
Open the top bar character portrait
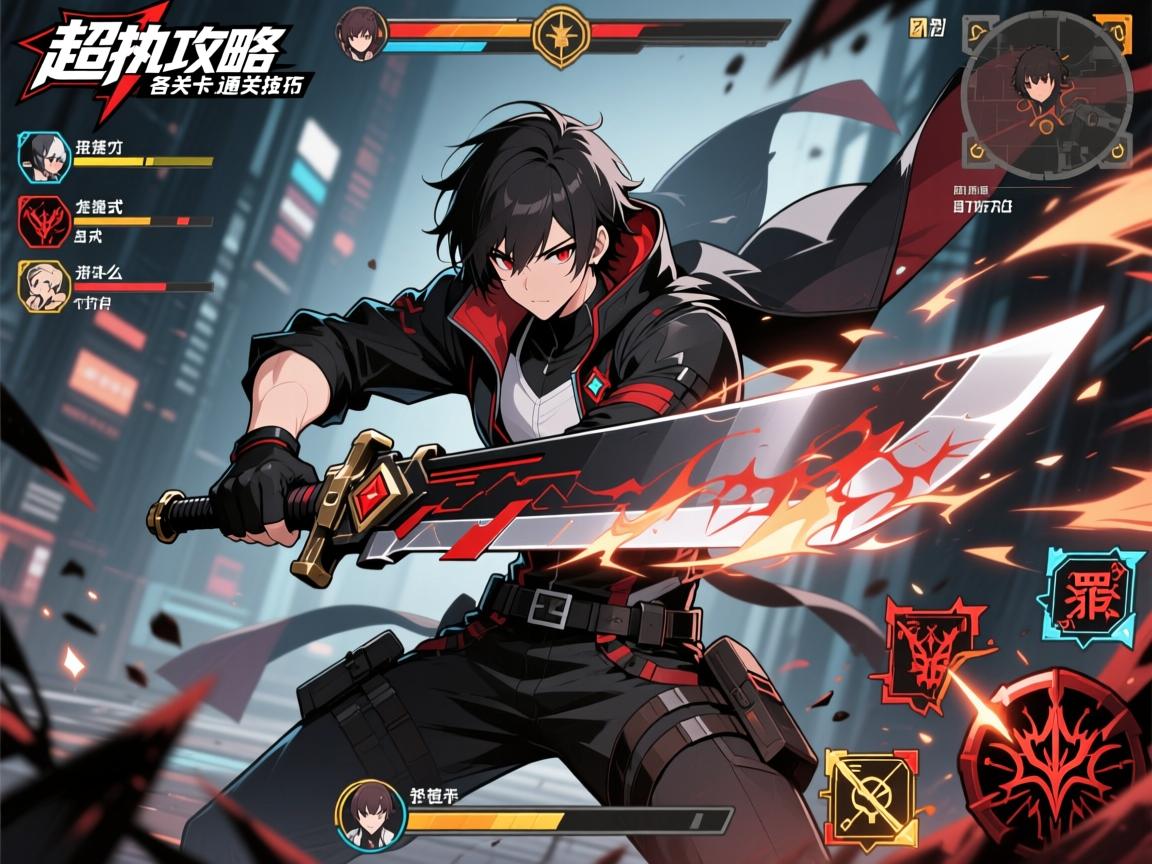(x=360, y=33)
